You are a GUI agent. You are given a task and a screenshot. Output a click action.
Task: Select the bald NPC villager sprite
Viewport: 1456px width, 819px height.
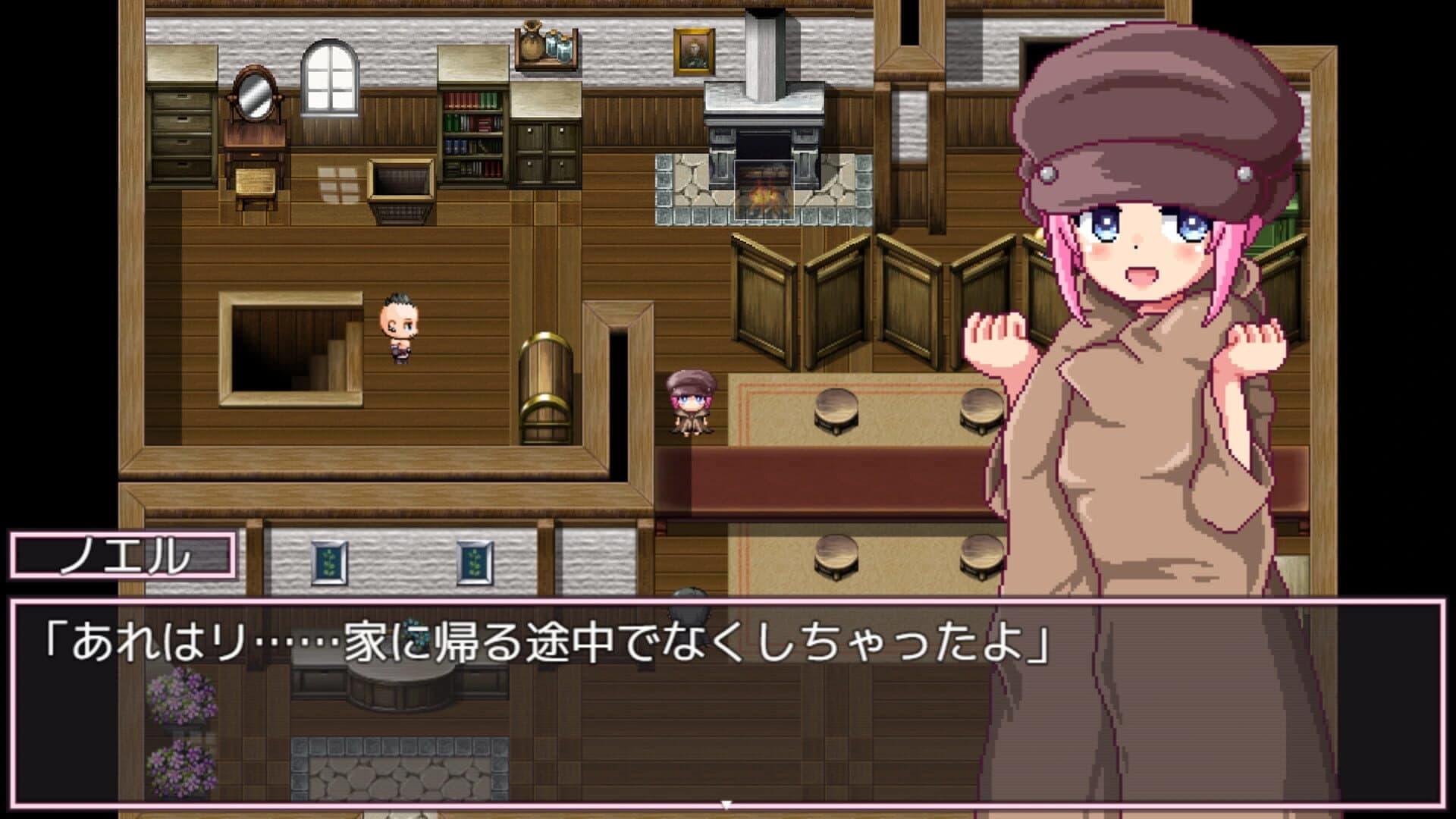coord(397,326)
